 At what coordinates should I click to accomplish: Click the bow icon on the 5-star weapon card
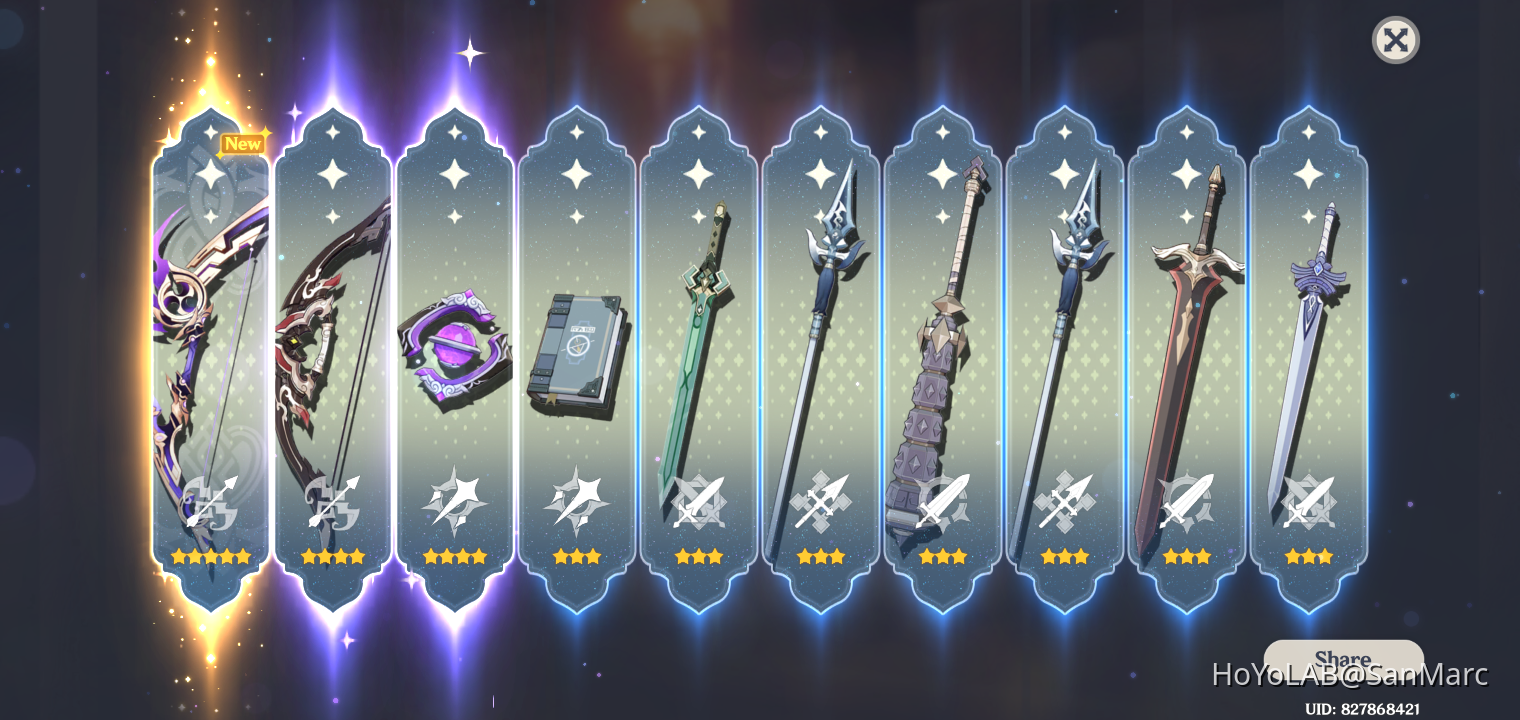pyautogui.click(x=213, y=500)
